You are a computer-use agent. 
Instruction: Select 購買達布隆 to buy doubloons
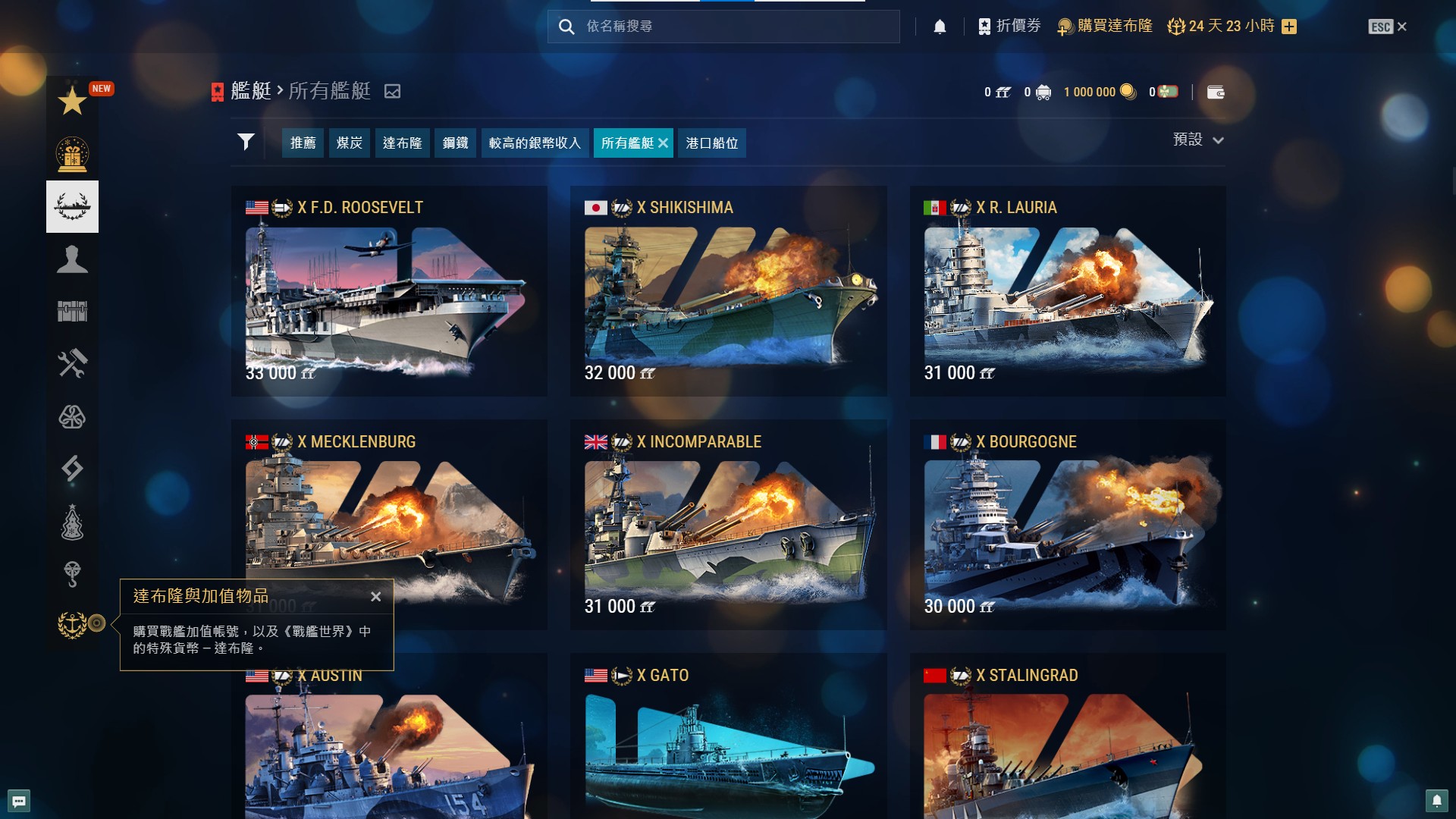point(1106,27)
